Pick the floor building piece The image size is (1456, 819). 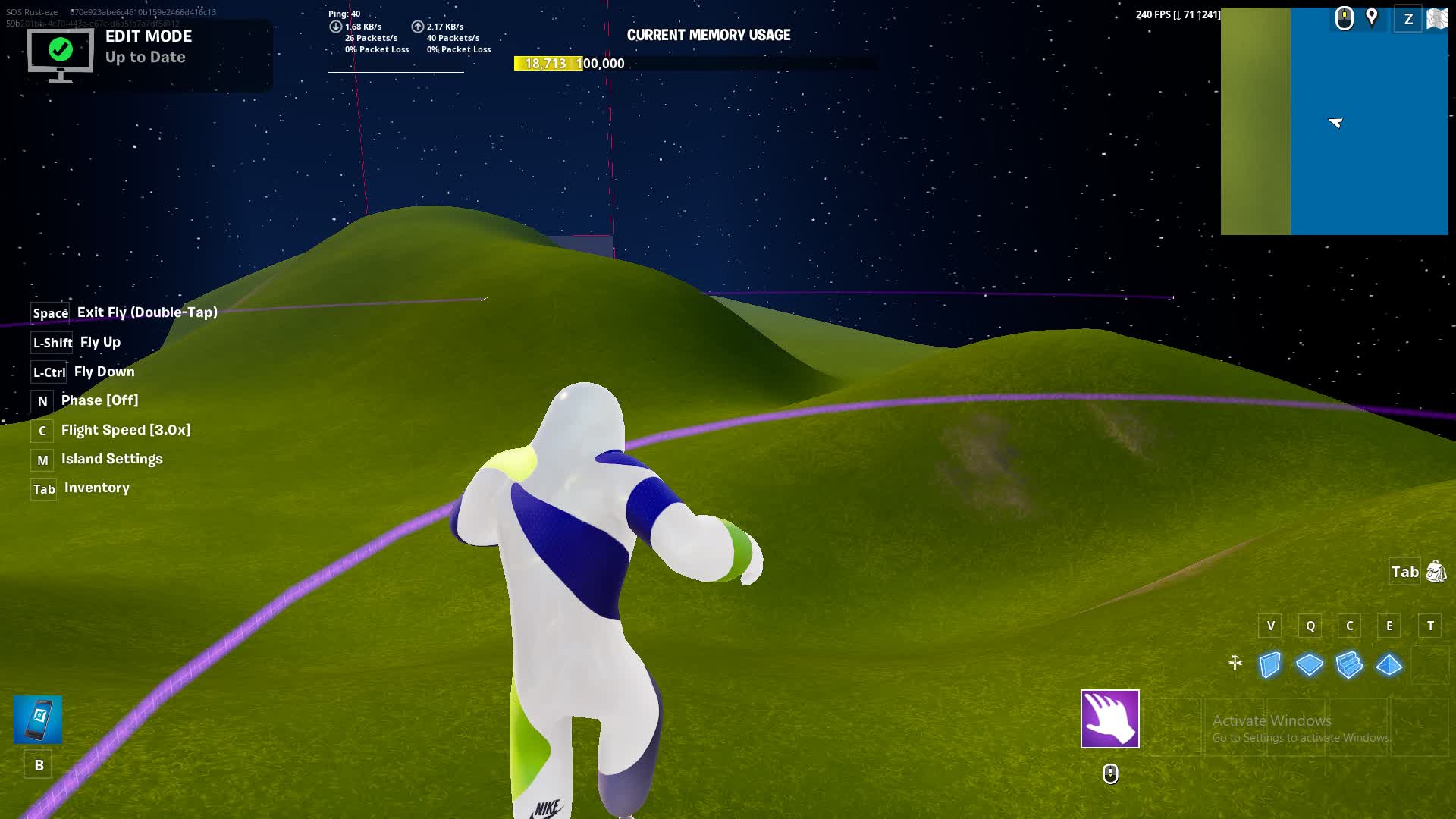tap(1310, 665)
